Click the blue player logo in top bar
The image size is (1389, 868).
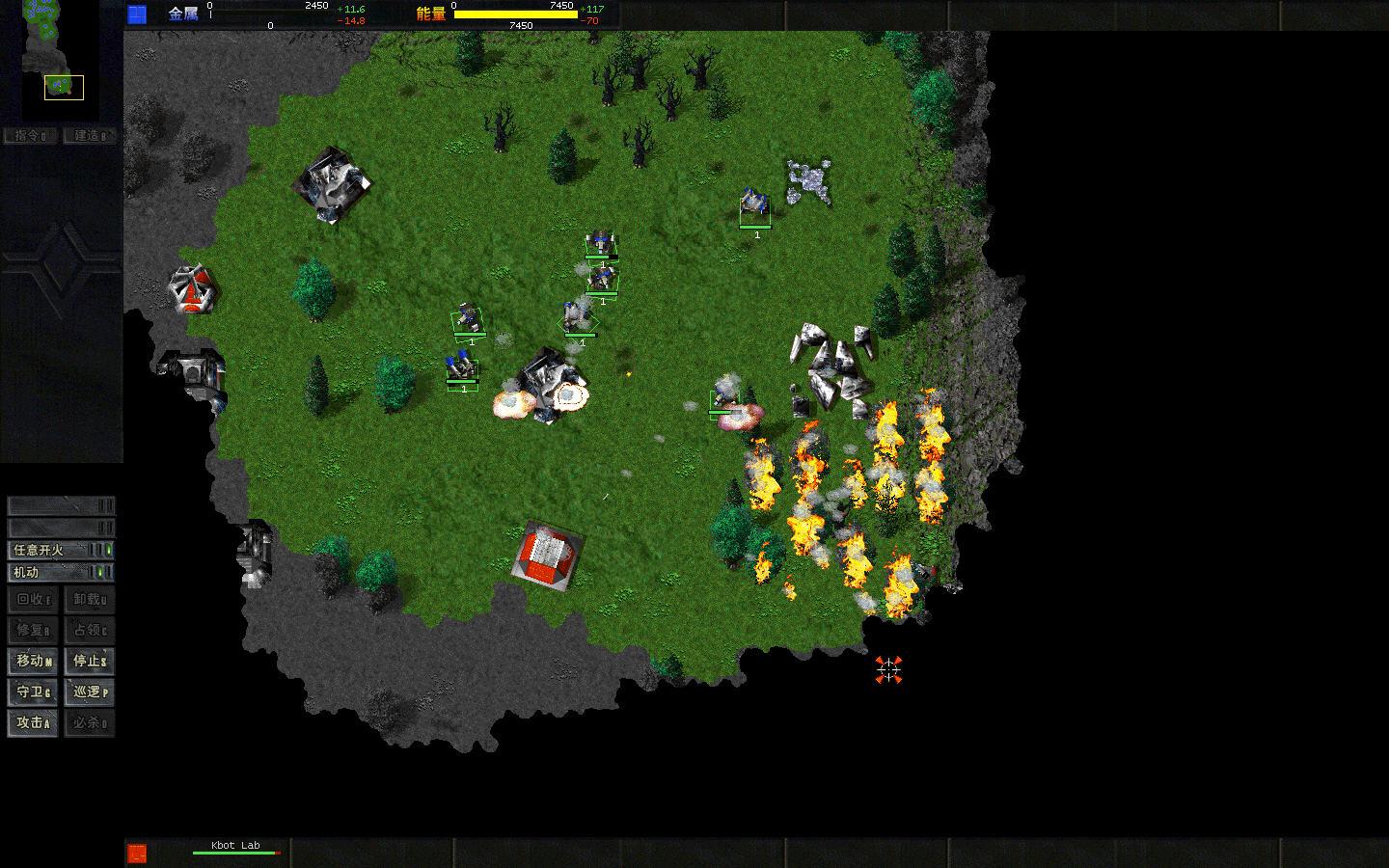(137, 14)
